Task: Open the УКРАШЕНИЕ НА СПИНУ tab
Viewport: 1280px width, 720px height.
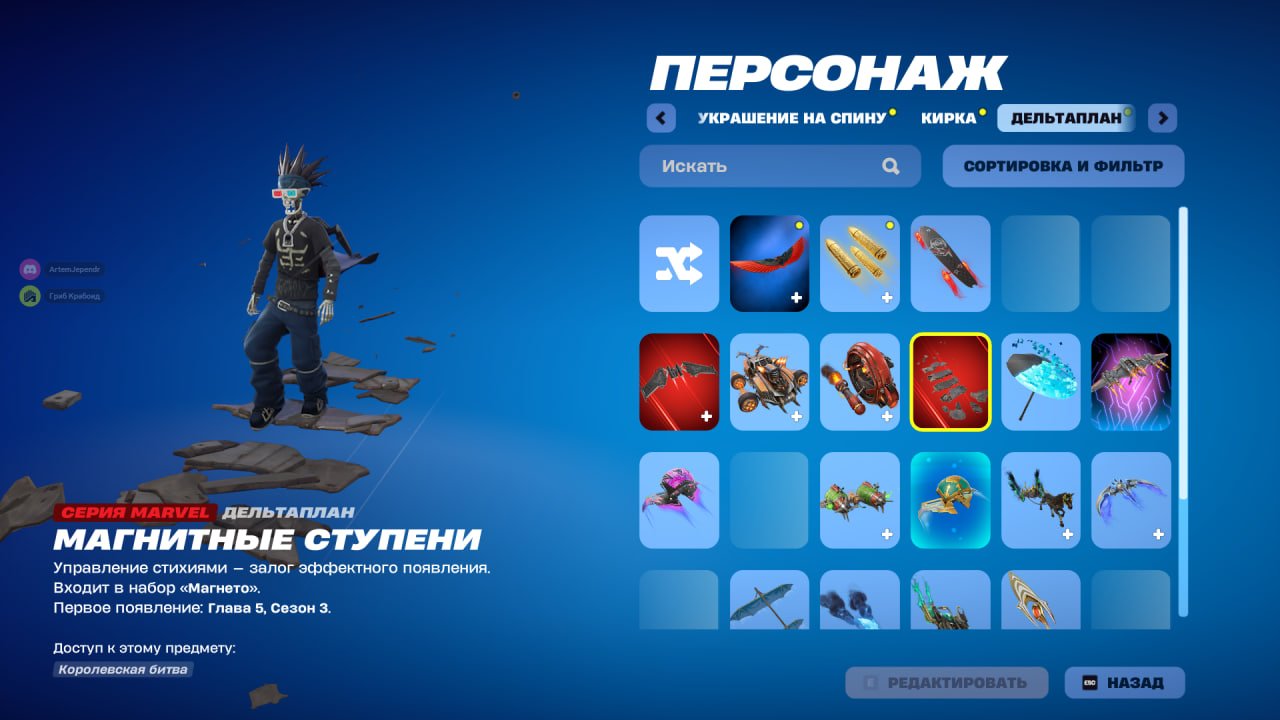Action: pos(790,117)
